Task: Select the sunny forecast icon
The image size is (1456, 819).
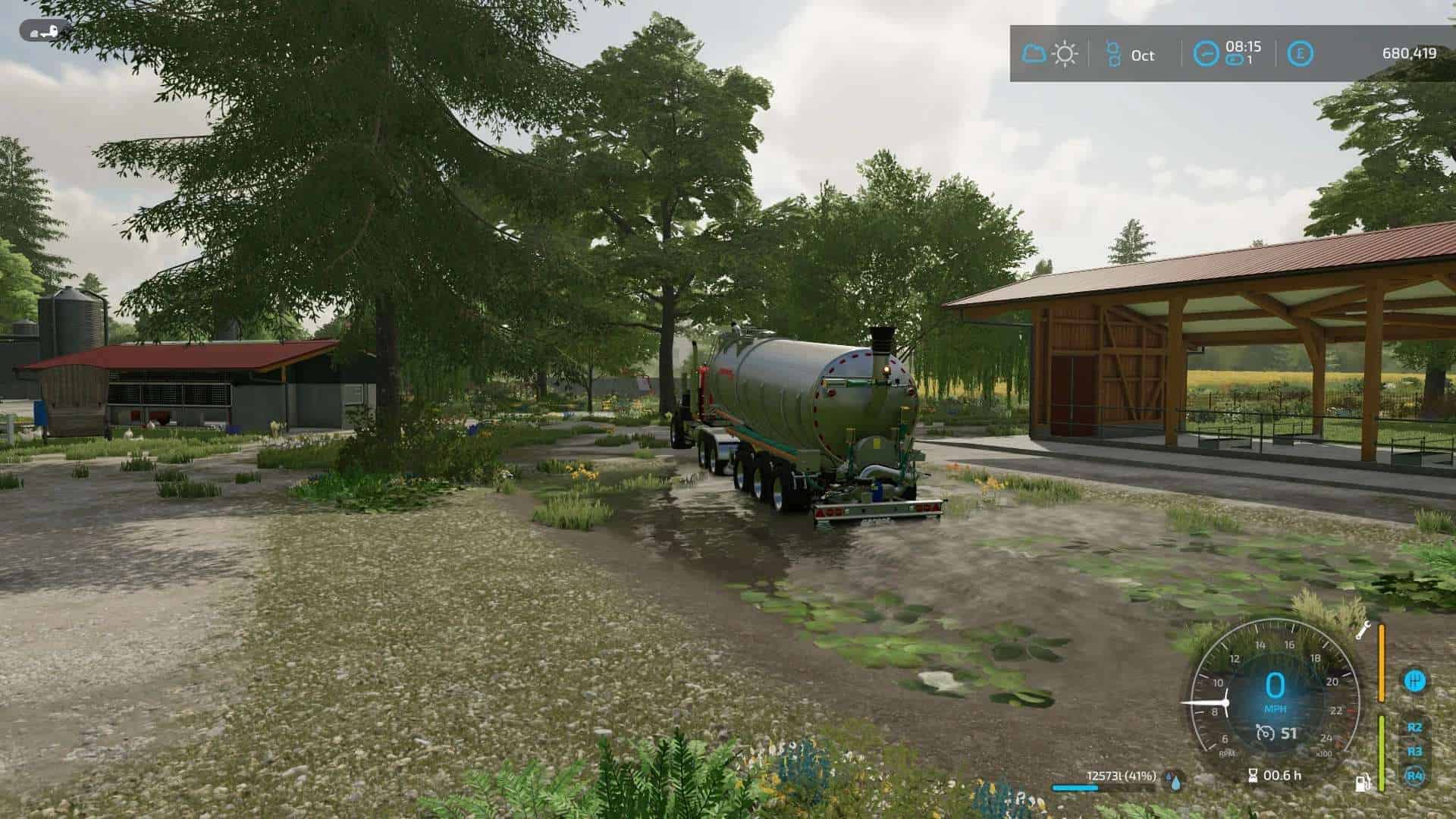Action: pyautogui.click(x=1065, y=53)
